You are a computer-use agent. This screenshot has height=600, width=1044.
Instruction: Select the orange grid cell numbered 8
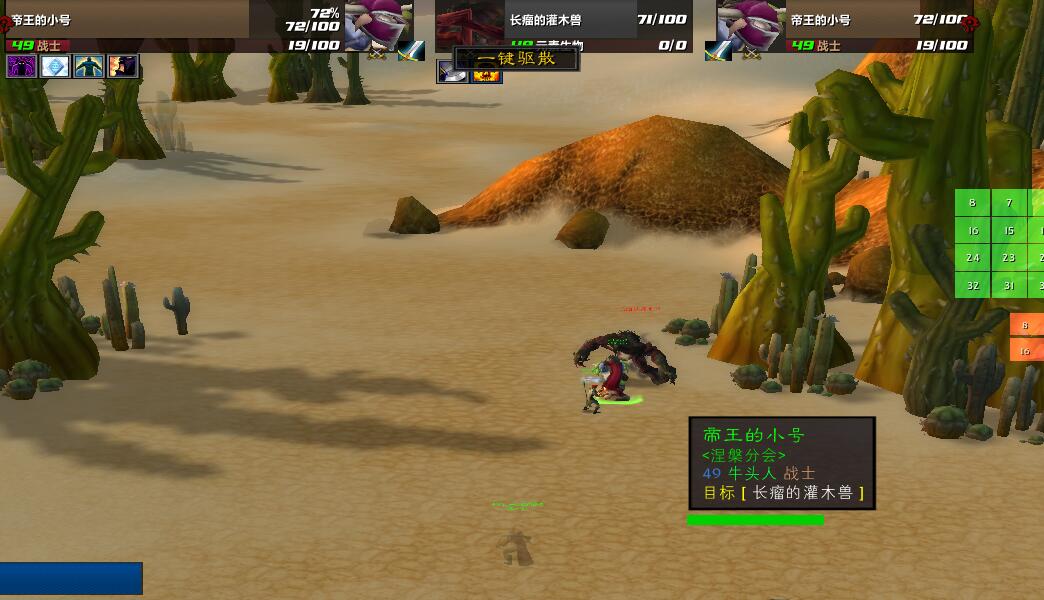(x=1026, y=325)
